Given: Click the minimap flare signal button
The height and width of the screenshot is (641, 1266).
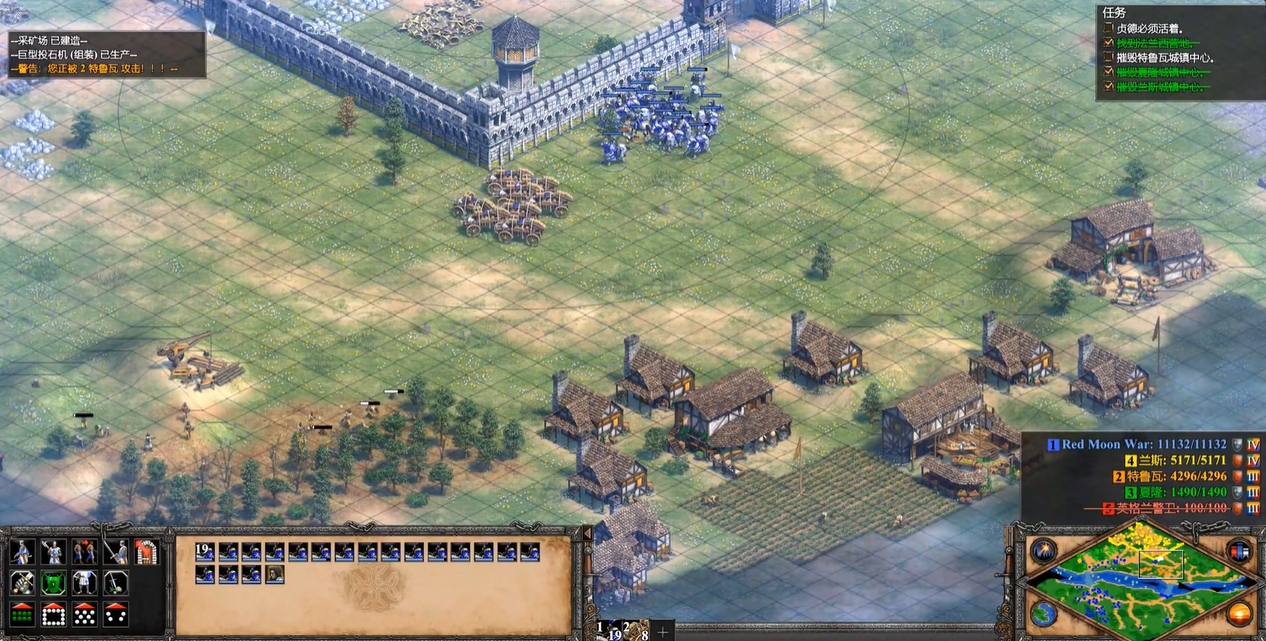Looking at the screenshot, I should click(1043, 551).
